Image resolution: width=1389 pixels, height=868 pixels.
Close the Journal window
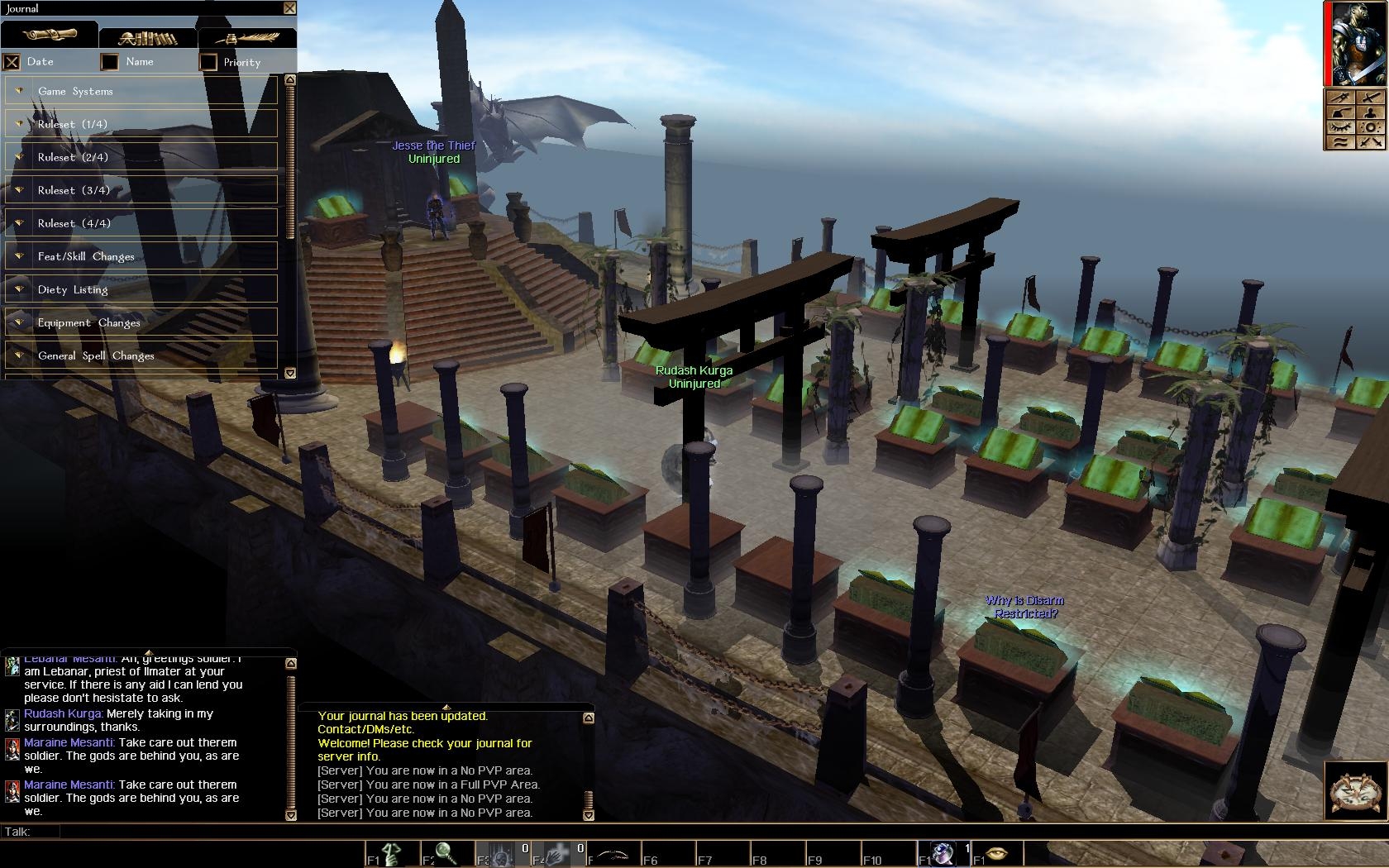(x=289, y=8)
